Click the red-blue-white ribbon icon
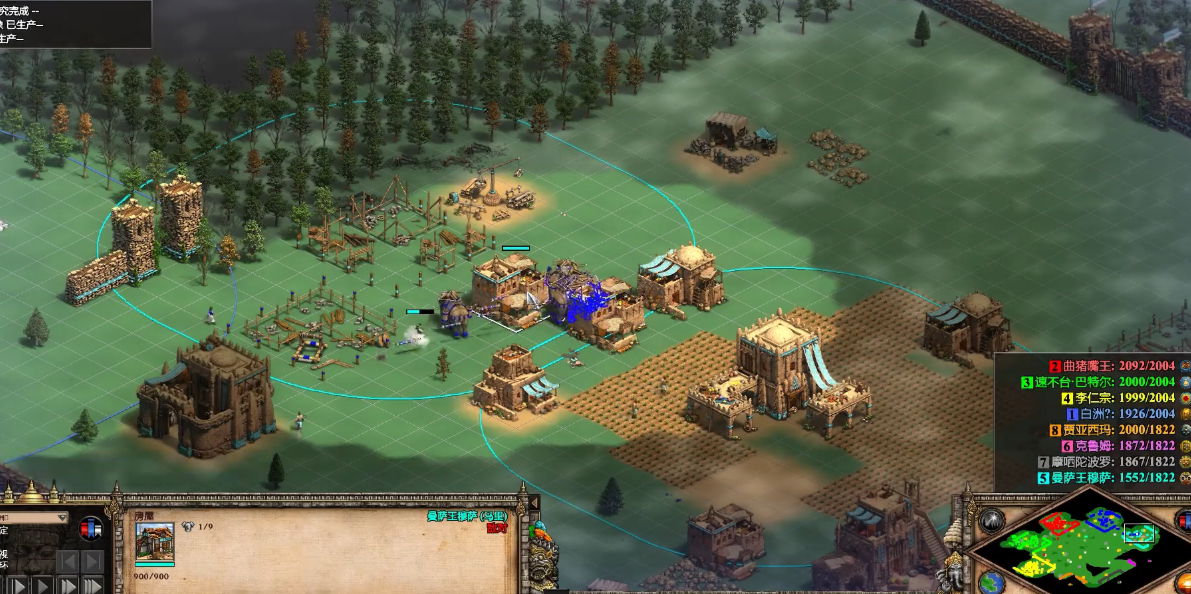The height and width of the screenshot is (594, 1191). pyautogui.click(x=91, y=527)
